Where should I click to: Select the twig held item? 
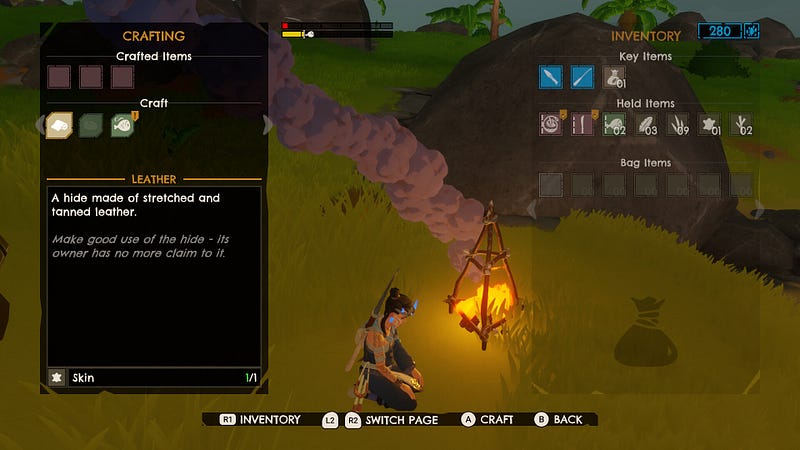point(742,124)
